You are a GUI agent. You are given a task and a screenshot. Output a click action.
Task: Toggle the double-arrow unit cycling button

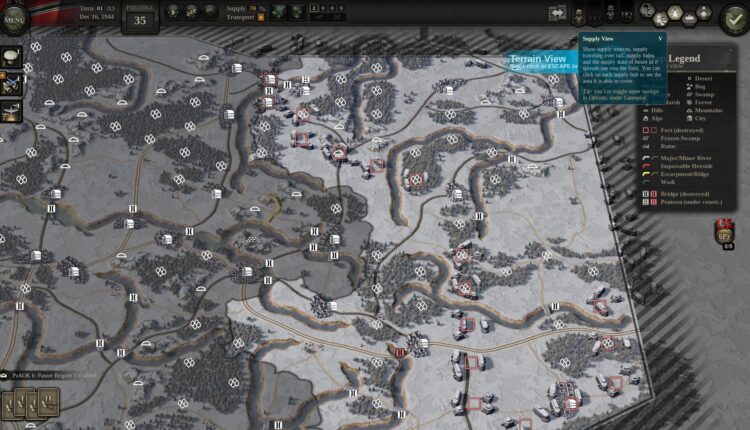click(556, 14)
